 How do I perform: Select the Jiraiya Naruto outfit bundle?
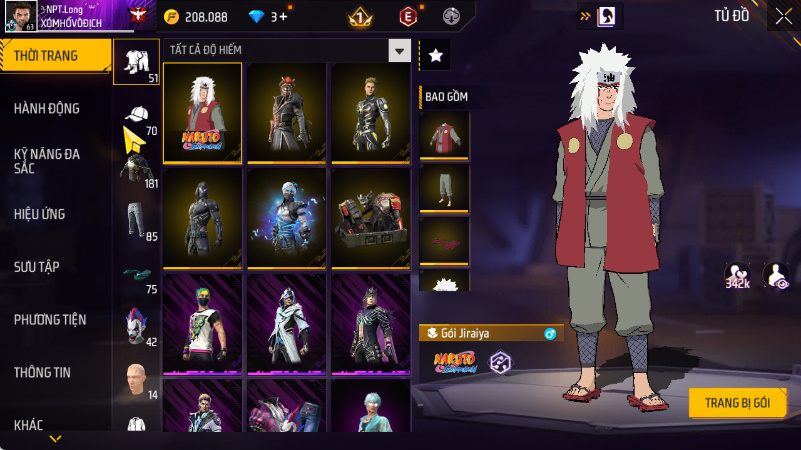[x=203, y=112]
